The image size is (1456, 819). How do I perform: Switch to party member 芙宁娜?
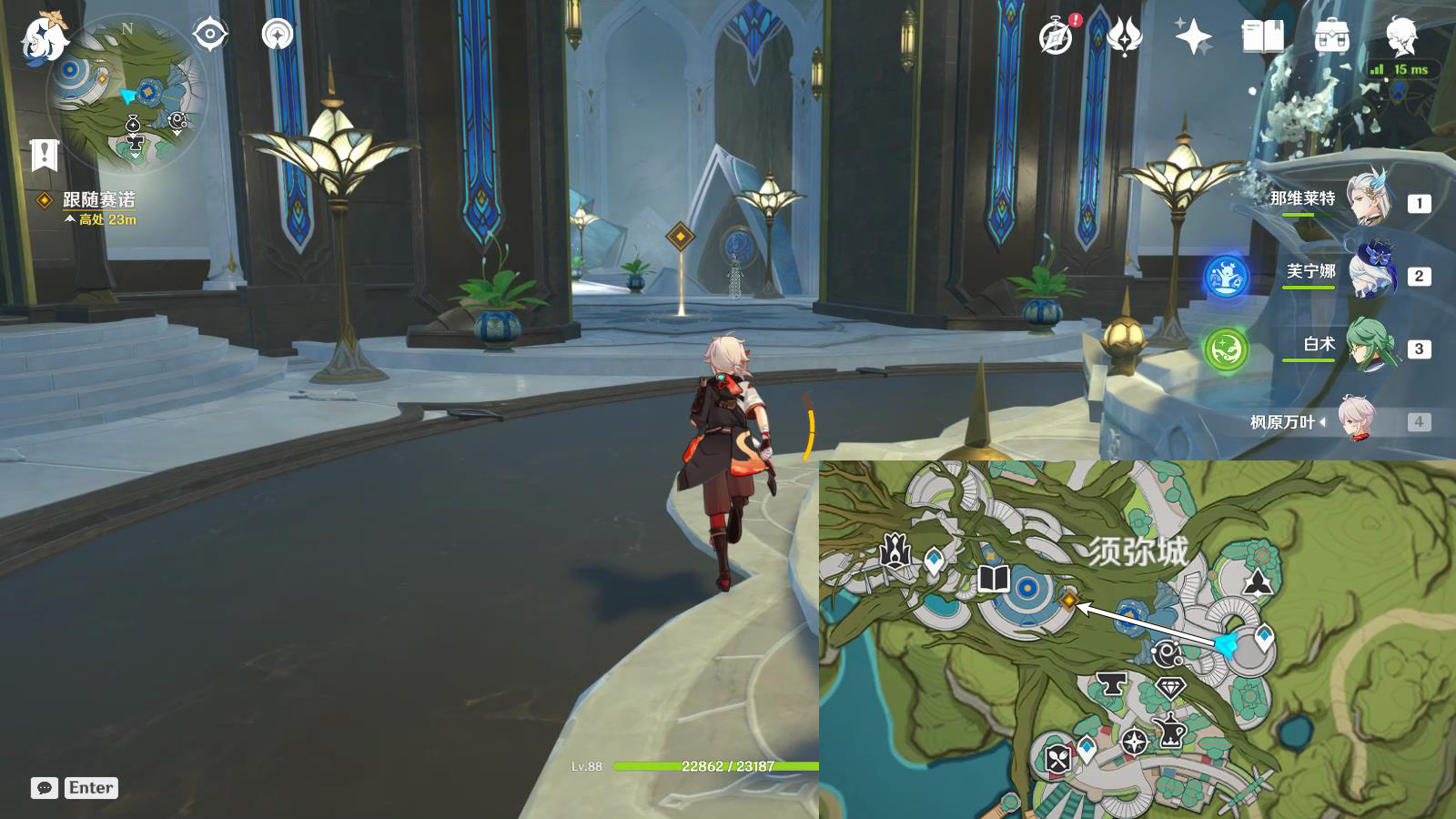(1369, 272)
